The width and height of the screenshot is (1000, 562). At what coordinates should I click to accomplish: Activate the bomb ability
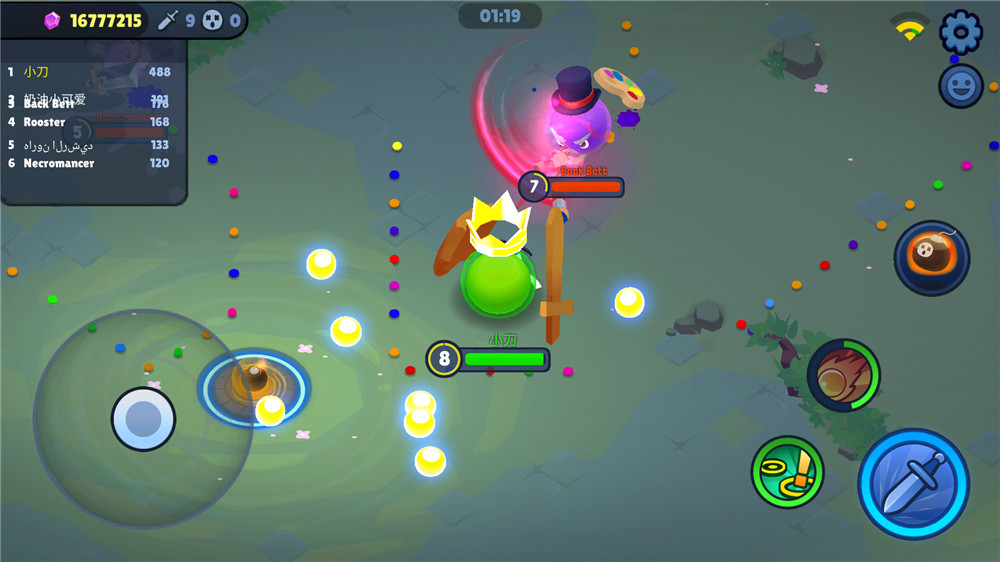(931, 258)
